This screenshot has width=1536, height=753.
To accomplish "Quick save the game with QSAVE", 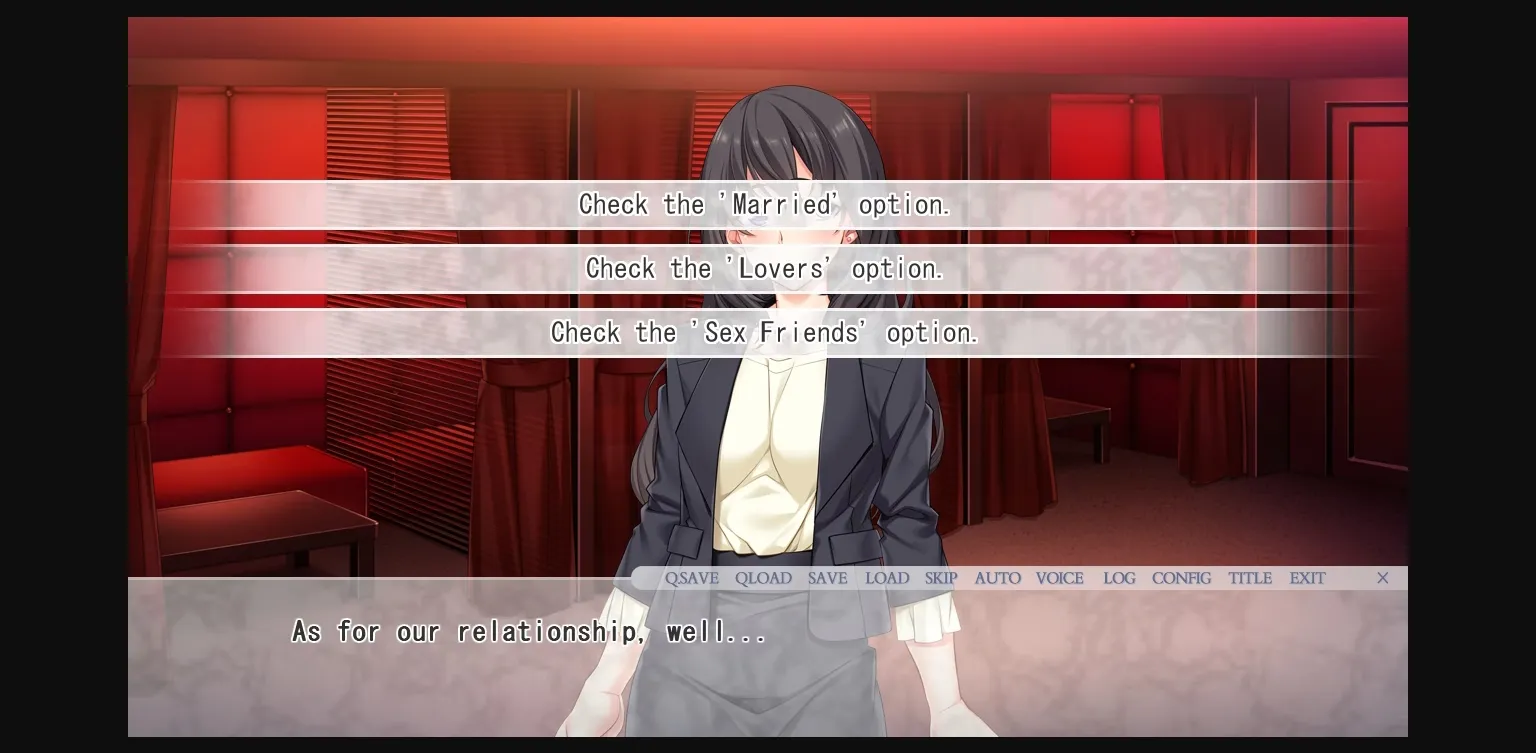I will click(692, 578).
